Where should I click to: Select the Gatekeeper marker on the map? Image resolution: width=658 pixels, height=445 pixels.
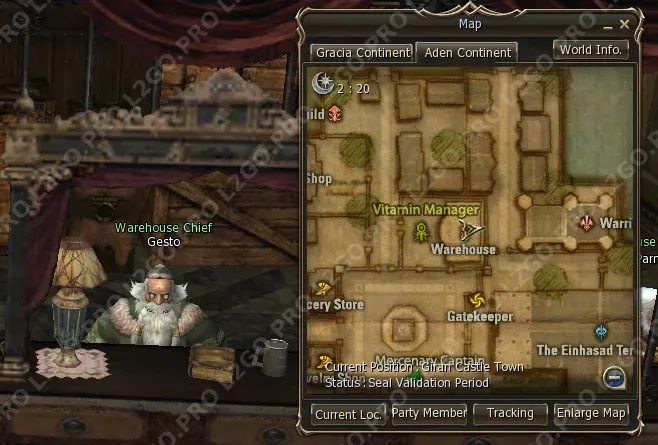click(x=476, y=300)
